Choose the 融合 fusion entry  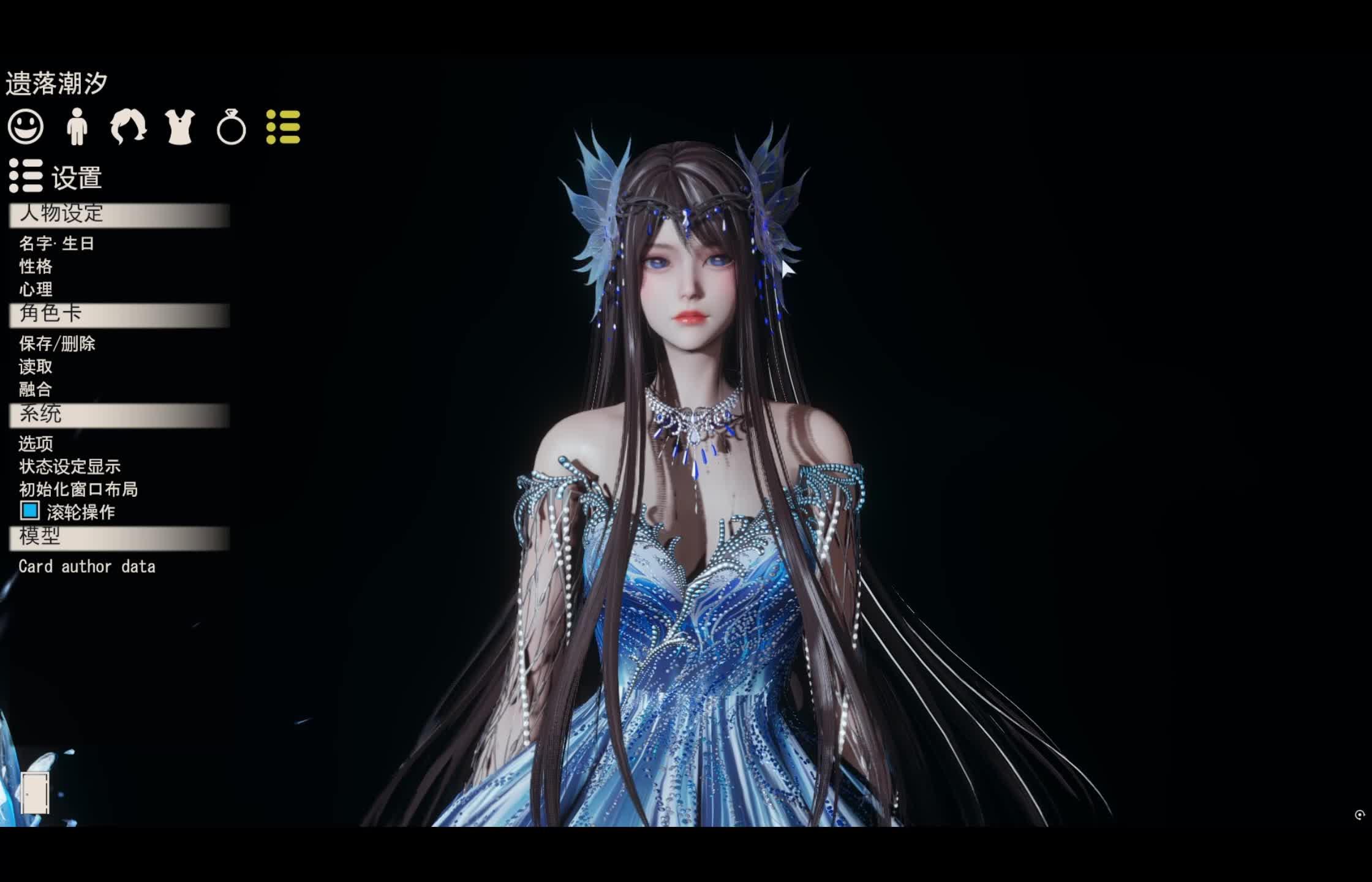(x=36, y=390)
